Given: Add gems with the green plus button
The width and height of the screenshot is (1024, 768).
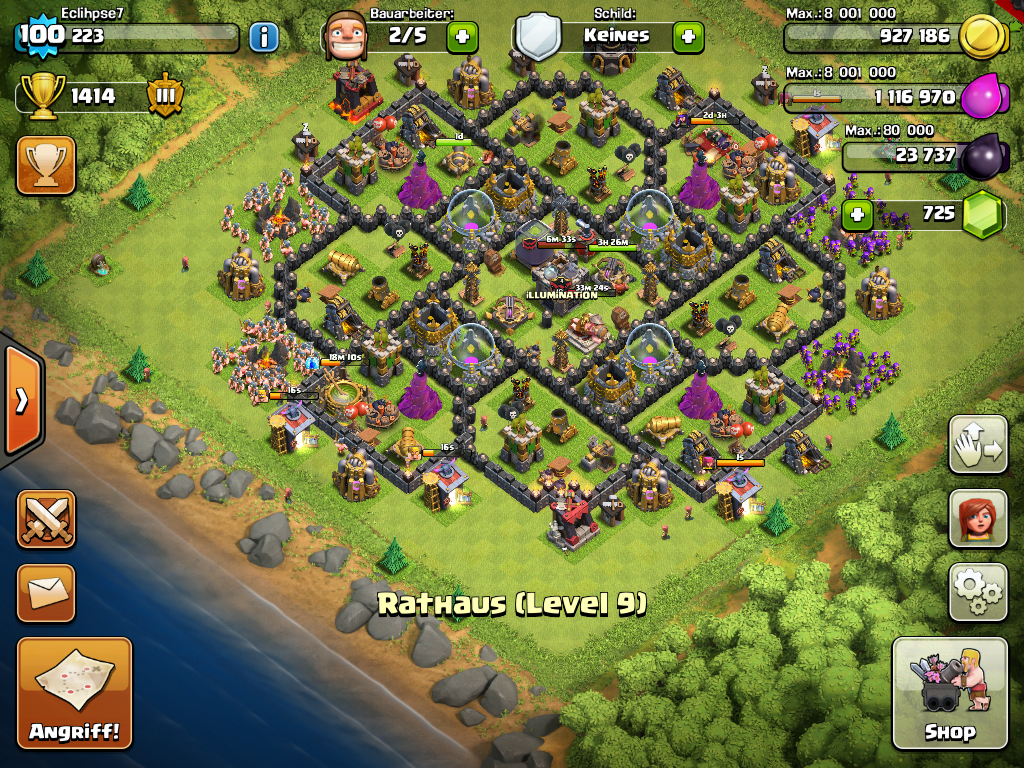Looking at the screenshot, I should pyautogui.click(x=856, y=213).
